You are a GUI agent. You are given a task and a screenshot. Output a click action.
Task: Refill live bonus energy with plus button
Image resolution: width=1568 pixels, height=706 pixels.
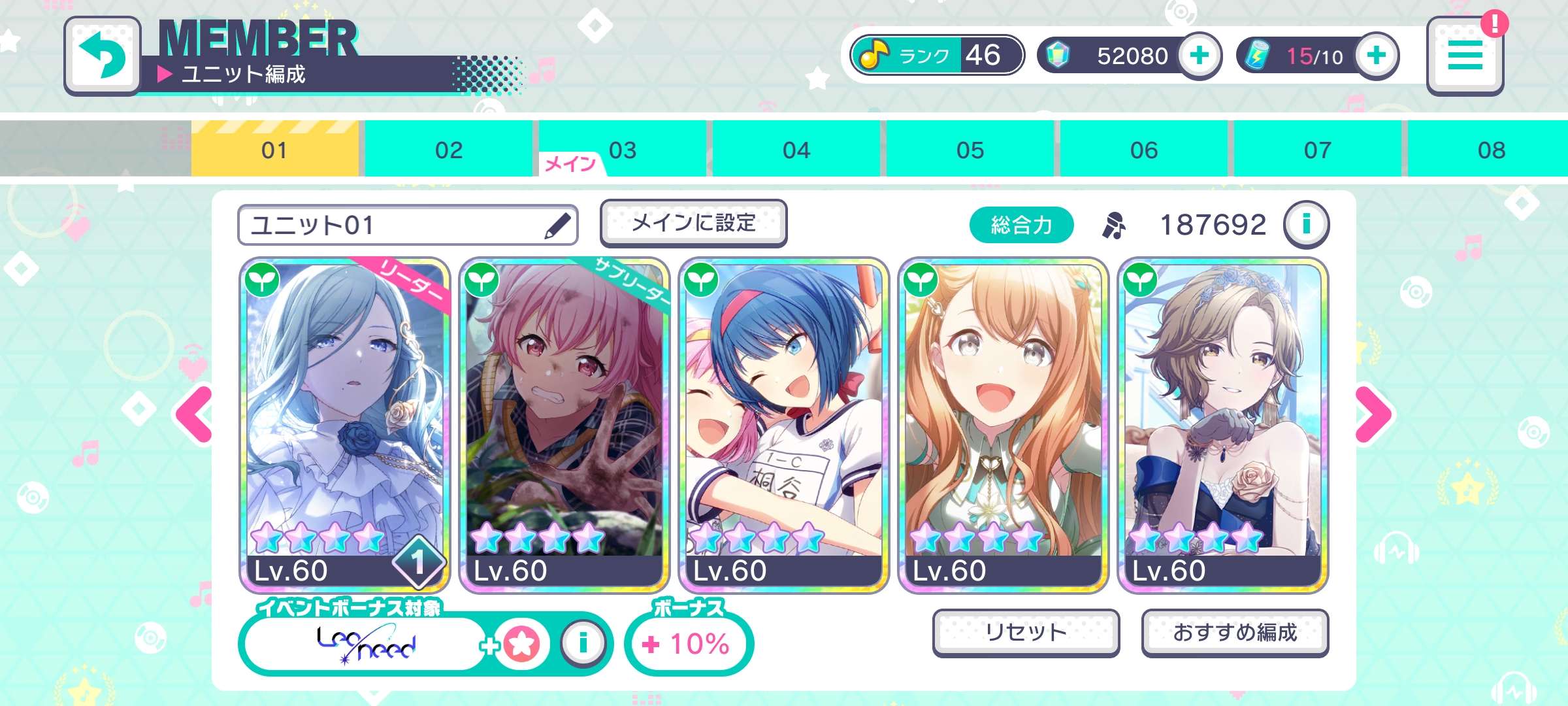click(1376, 56)
